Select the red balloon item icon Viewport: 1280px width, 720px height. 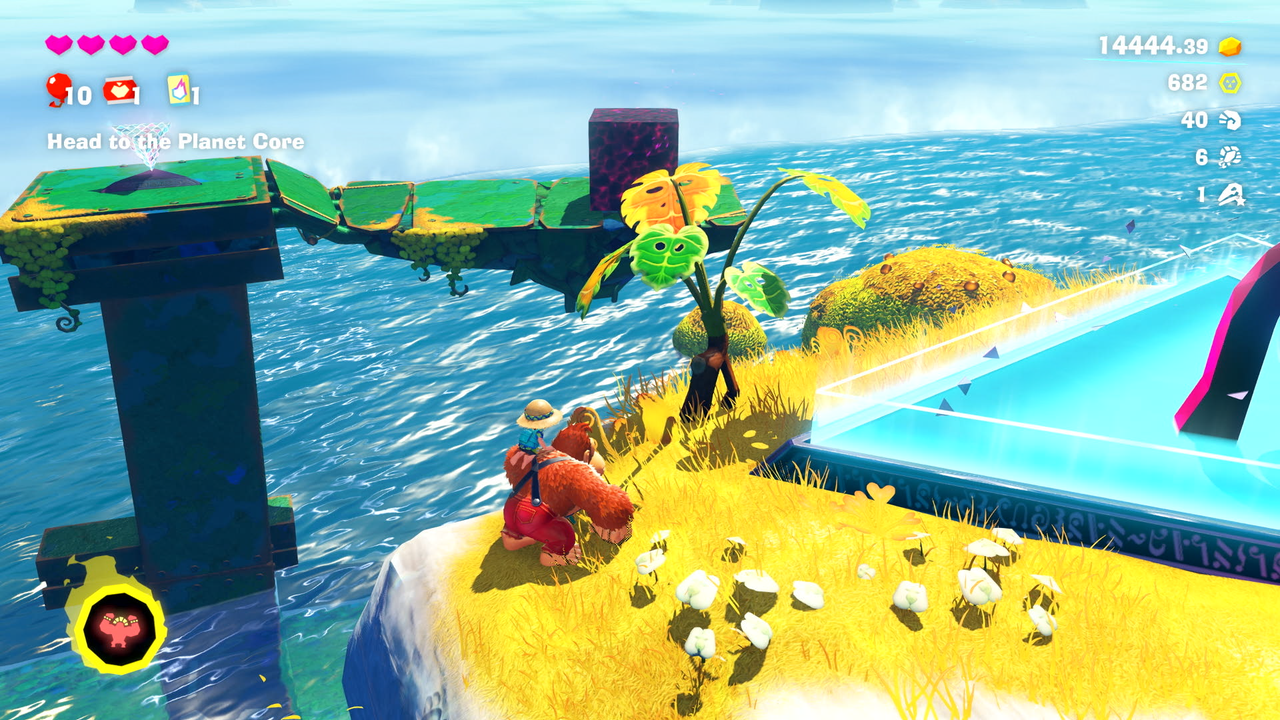[57, 89]
